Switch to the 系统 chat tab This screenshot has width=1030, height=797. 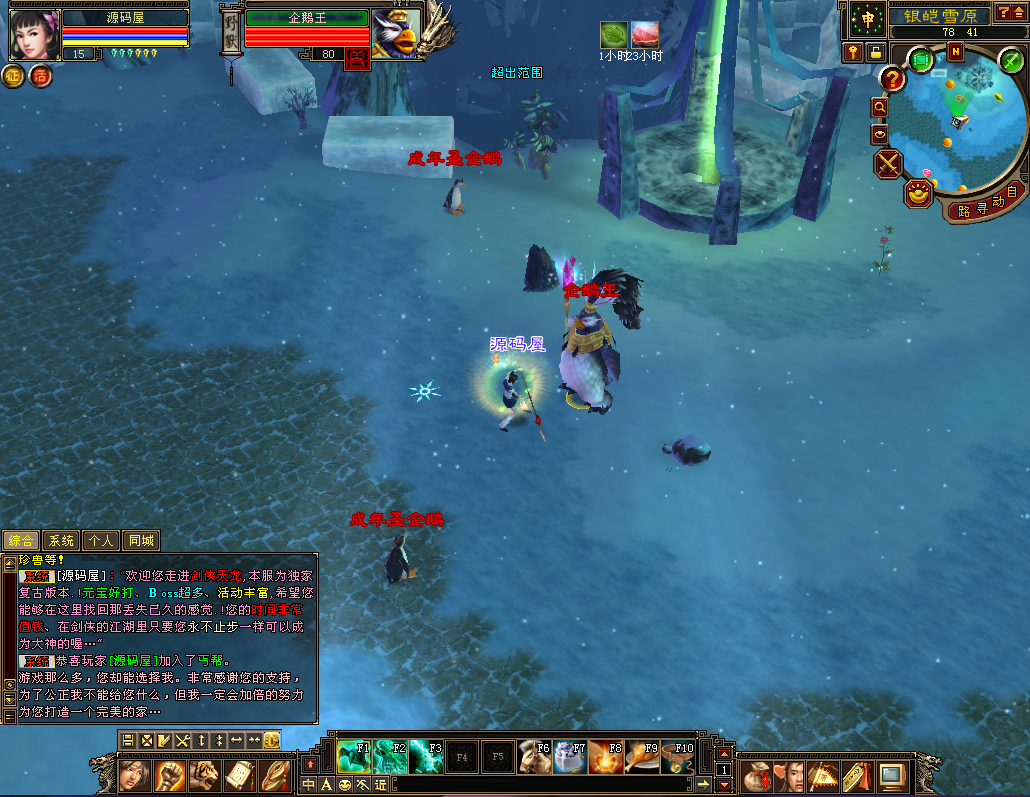[62, 541]
